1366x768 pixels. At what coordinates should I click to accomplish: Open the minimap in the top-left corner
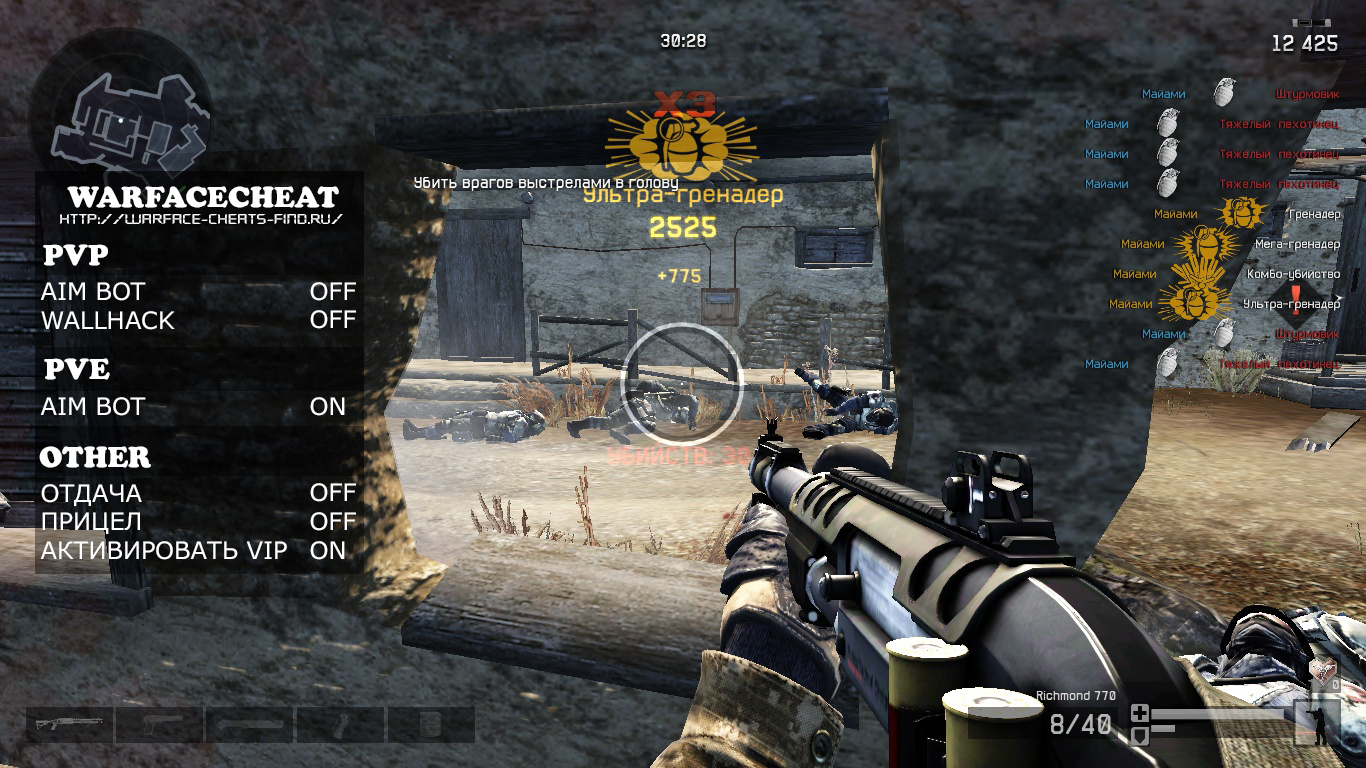125,115
